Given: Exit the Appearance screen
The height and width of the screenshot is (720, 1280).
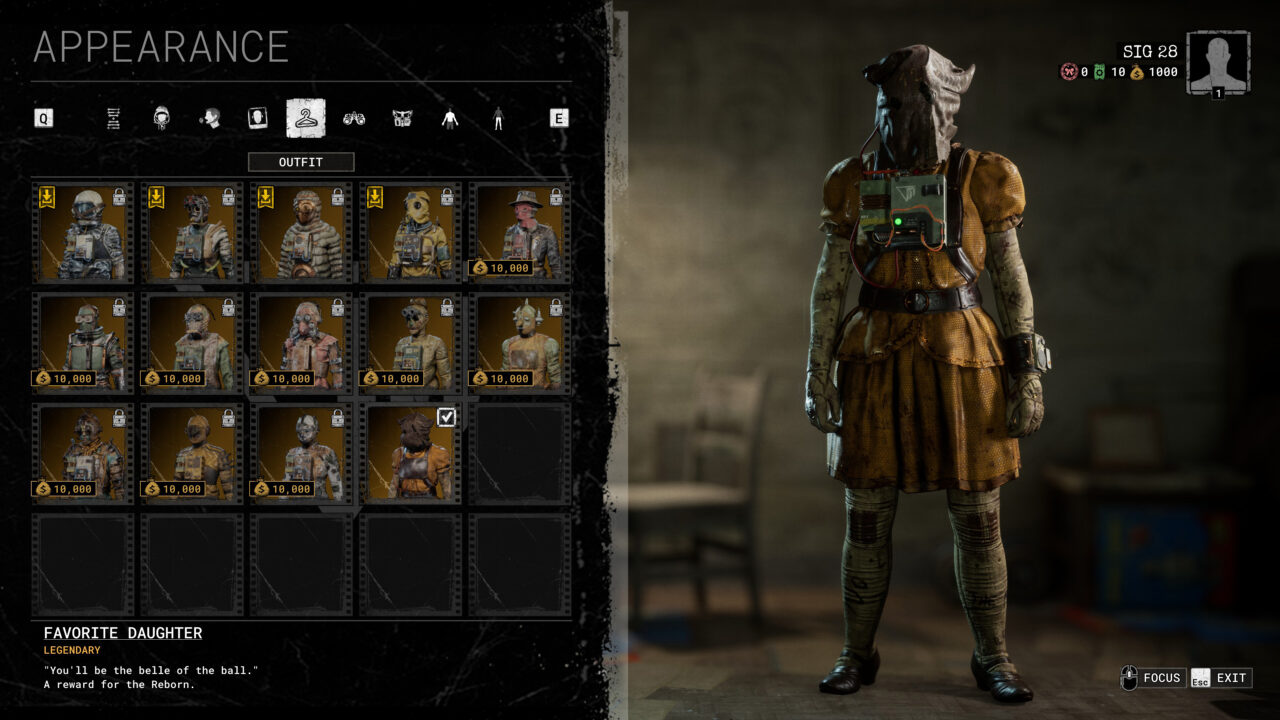Looking at the screenshot, I should coord(1220,678).
